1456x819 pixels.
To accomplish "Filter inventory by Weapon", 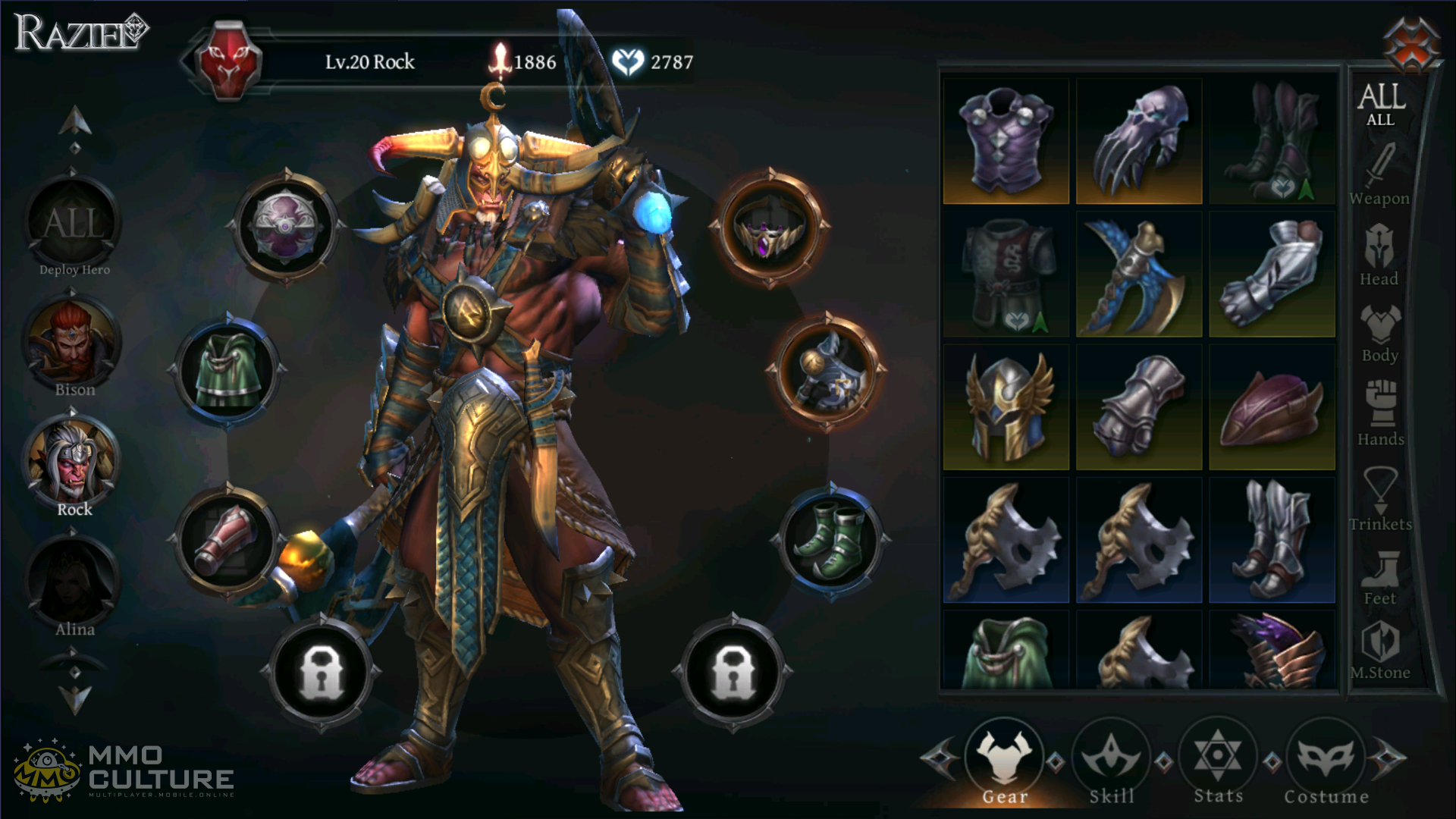I will (x=1379, y=176).
